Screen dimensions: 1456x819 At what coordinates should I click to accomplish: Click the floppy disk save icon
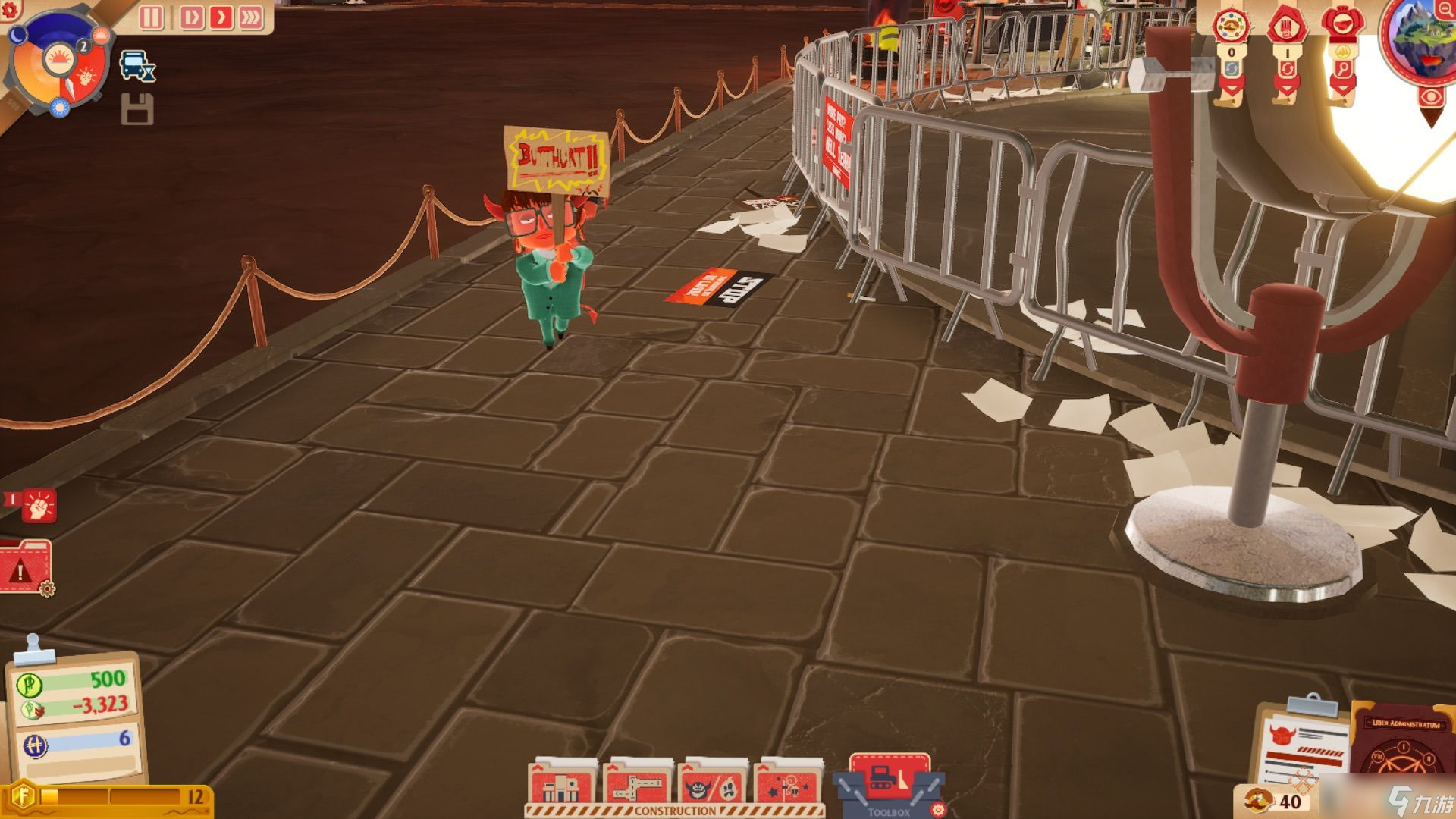point(137,111)
